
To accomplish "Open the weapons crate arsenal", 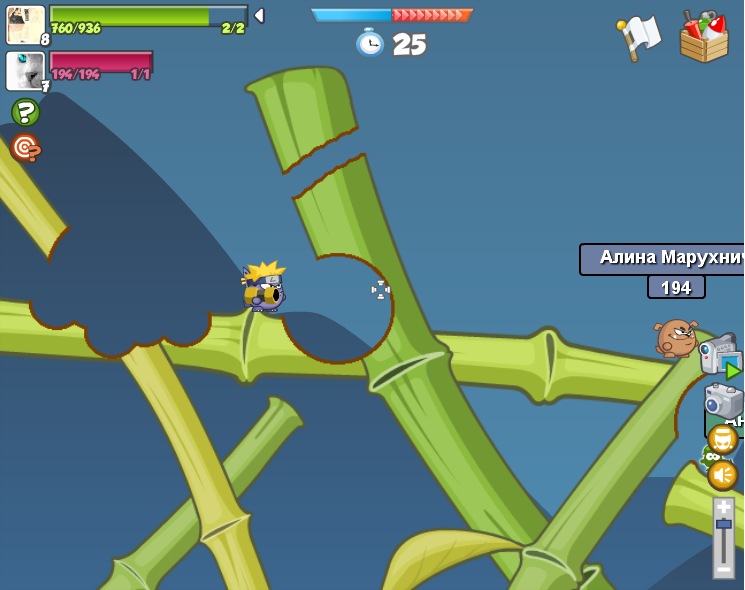I will pyautogui.click(x=704, y=37).
